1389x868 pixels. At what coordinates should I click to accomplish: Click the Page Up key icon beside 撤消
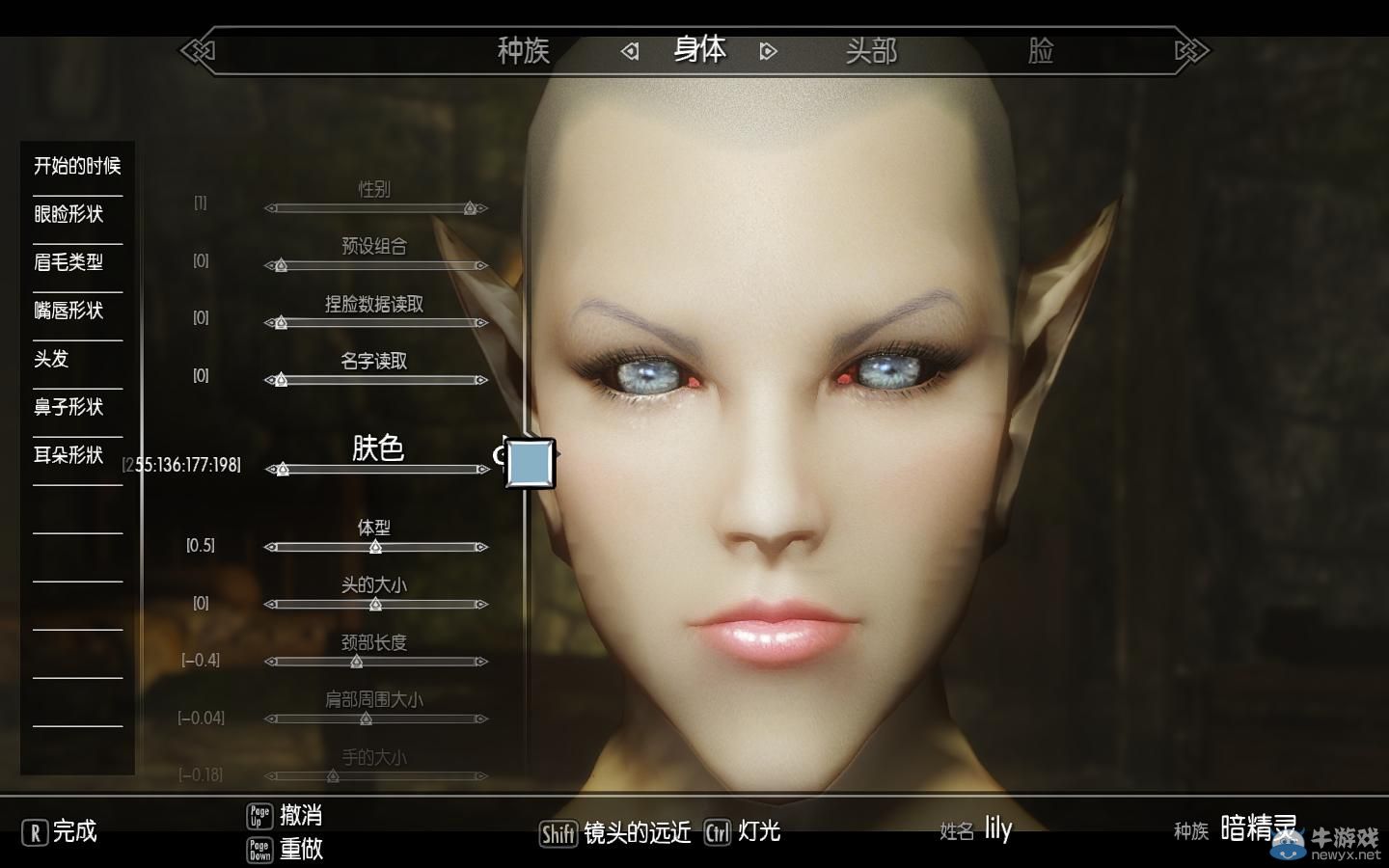click(x=259, y=815)
